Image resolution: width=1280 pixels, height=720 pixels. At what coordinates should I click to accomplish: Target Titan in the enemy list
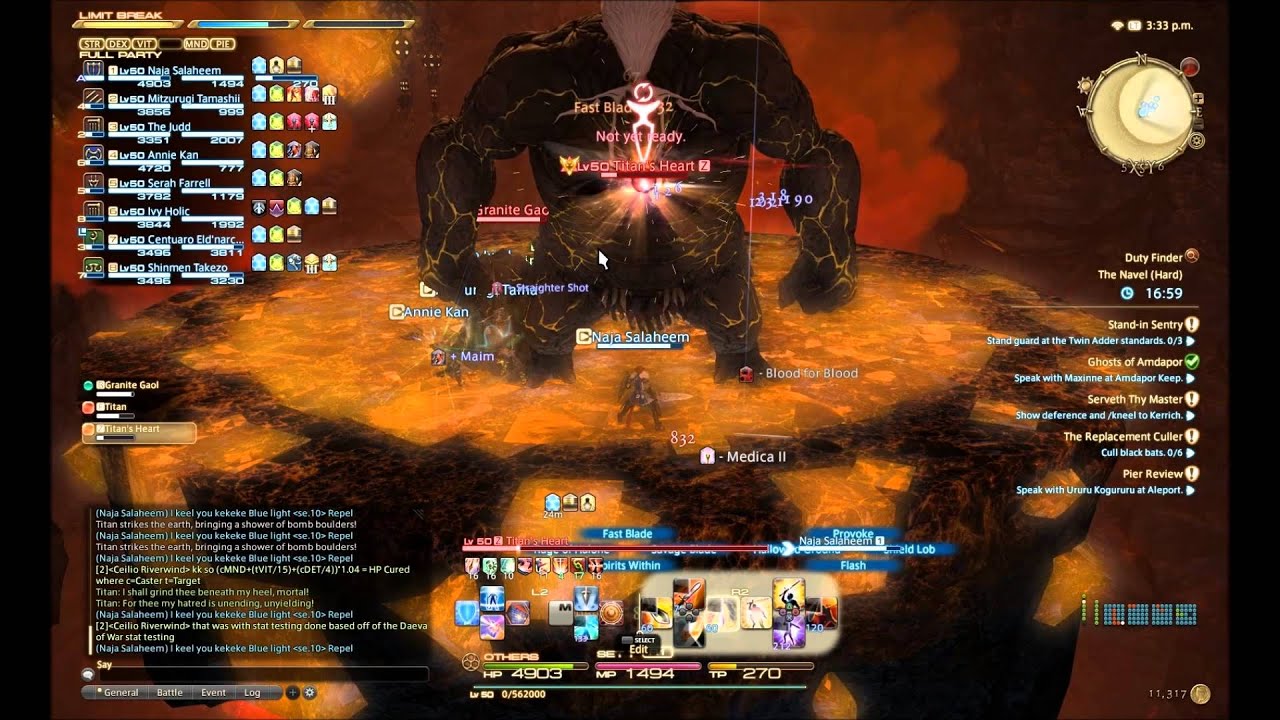pyautogui.click(x=117, y=407)
